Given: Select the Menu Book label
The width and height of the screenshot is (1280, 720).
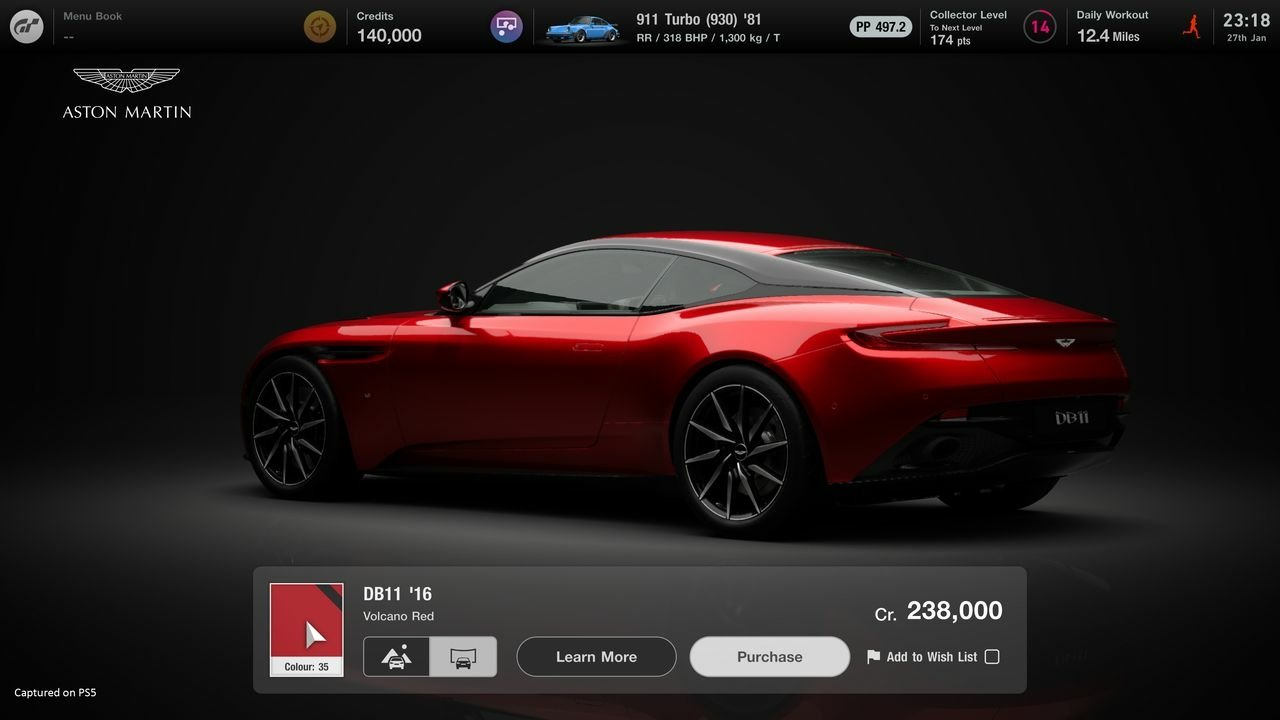Looking at the screenshot, I should [92, 15].
